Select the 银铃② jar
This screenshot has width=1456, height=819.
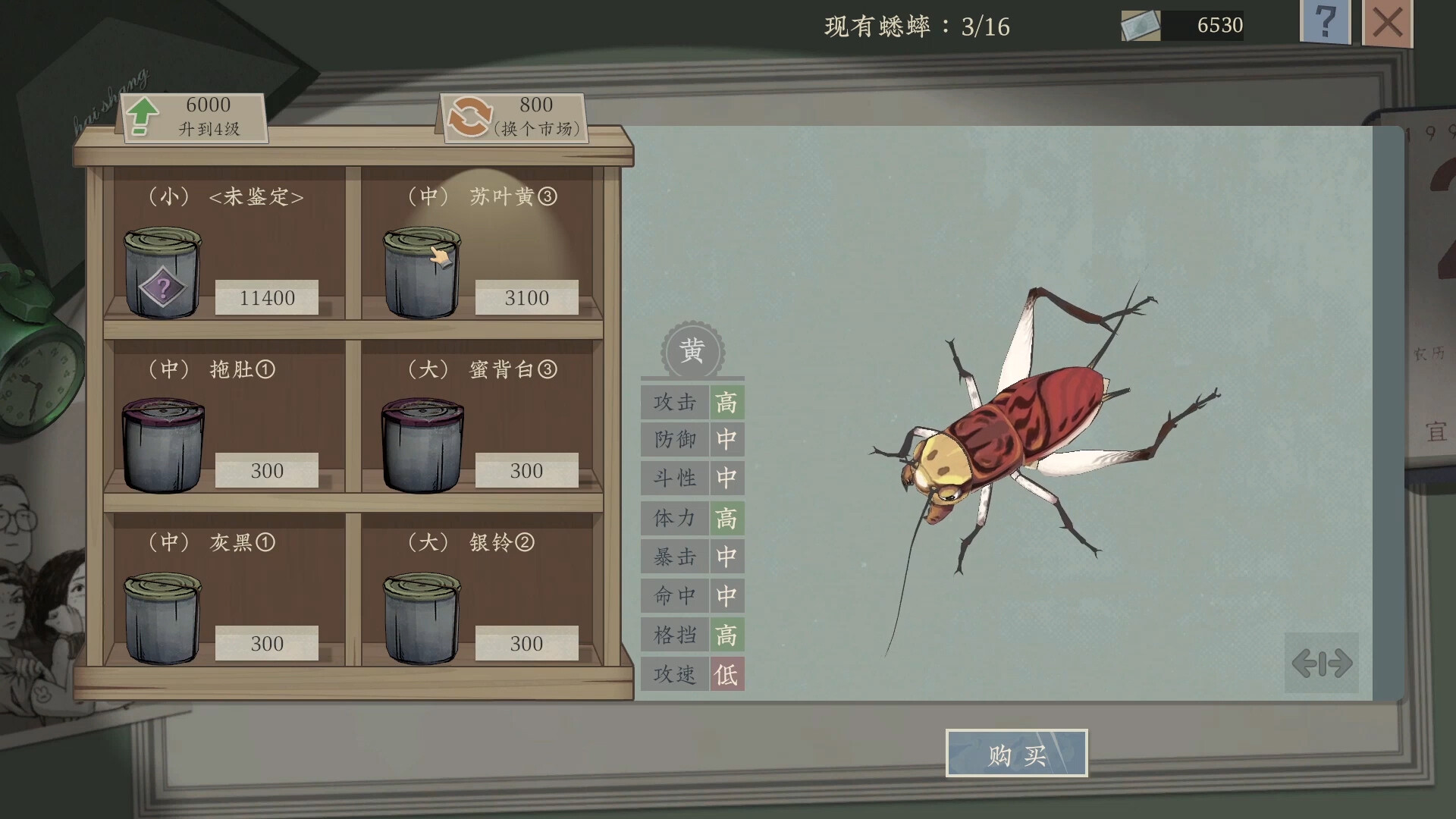click(419, 618)
